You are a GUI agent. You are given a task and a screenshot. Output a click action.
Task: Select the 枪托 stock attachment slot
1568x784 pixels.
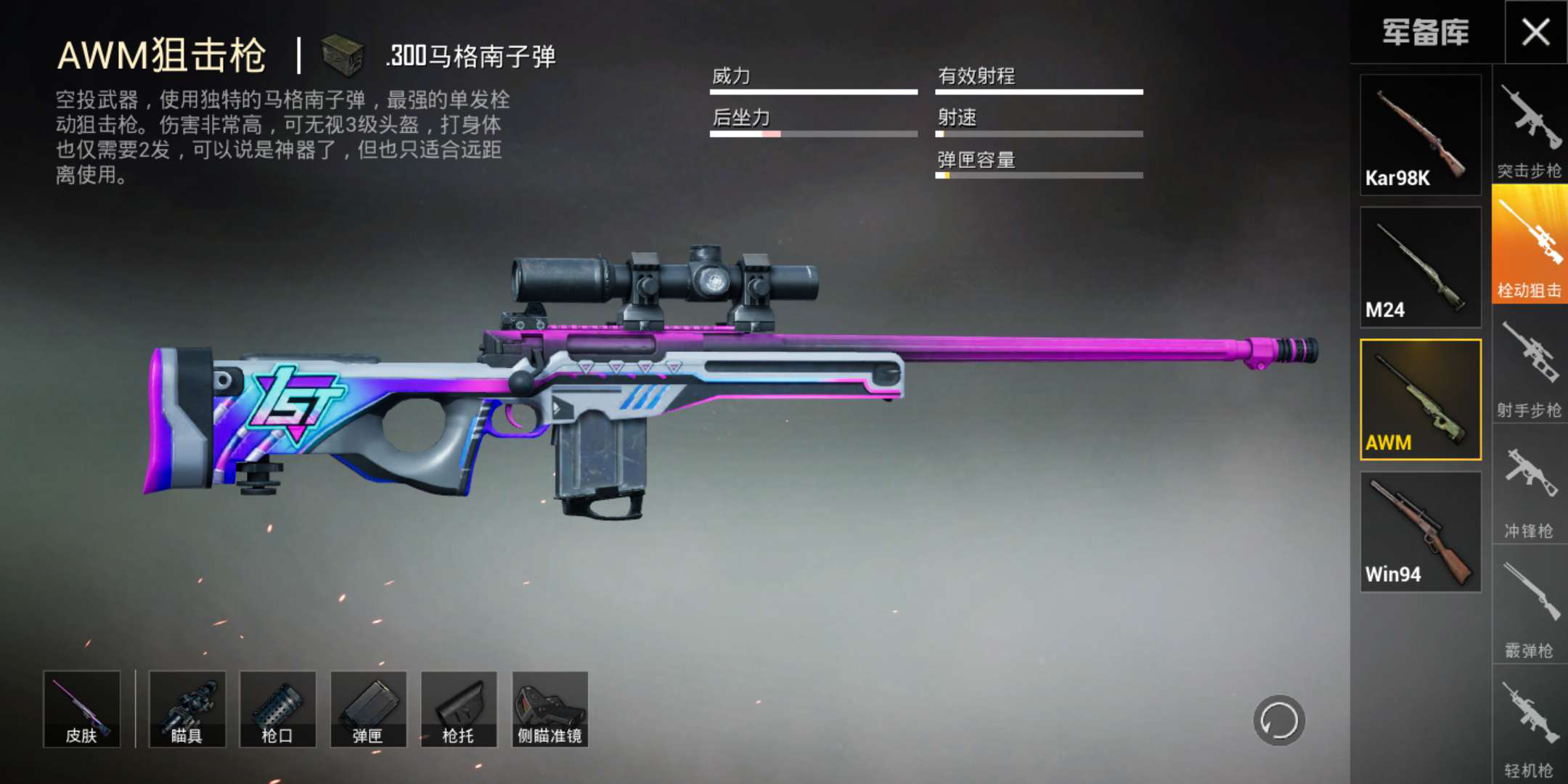pos(459,709)
